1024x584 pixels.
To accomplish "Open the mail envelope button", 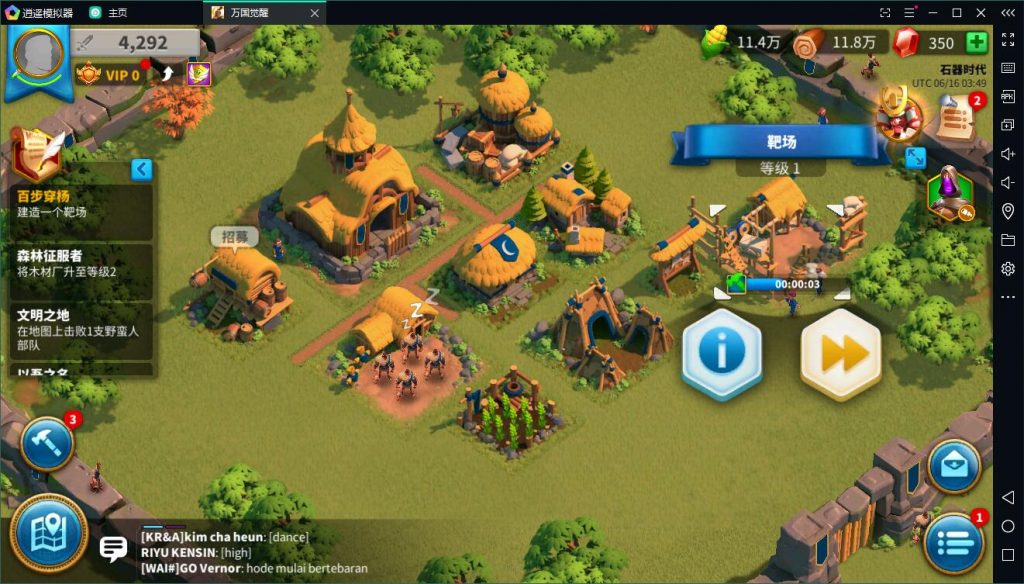I will 953,464.
